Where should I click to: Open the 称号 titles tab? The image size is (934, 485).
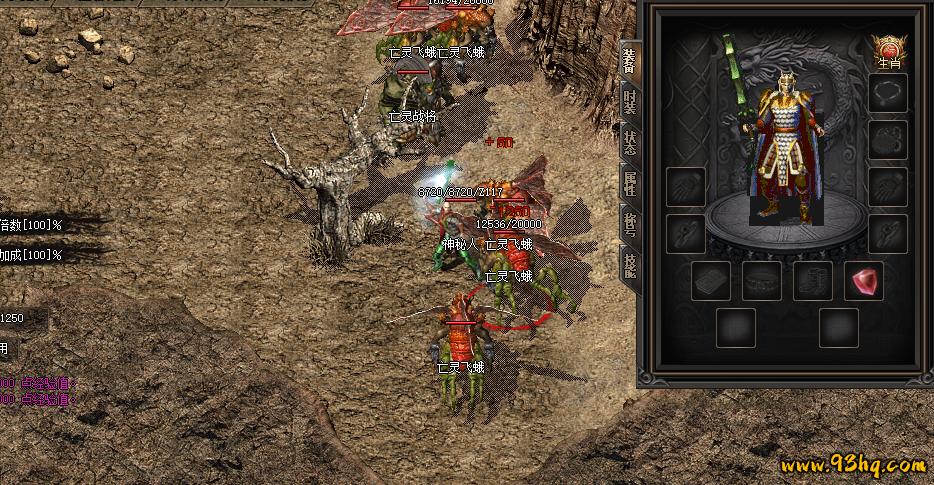click(x=629, y=226)
